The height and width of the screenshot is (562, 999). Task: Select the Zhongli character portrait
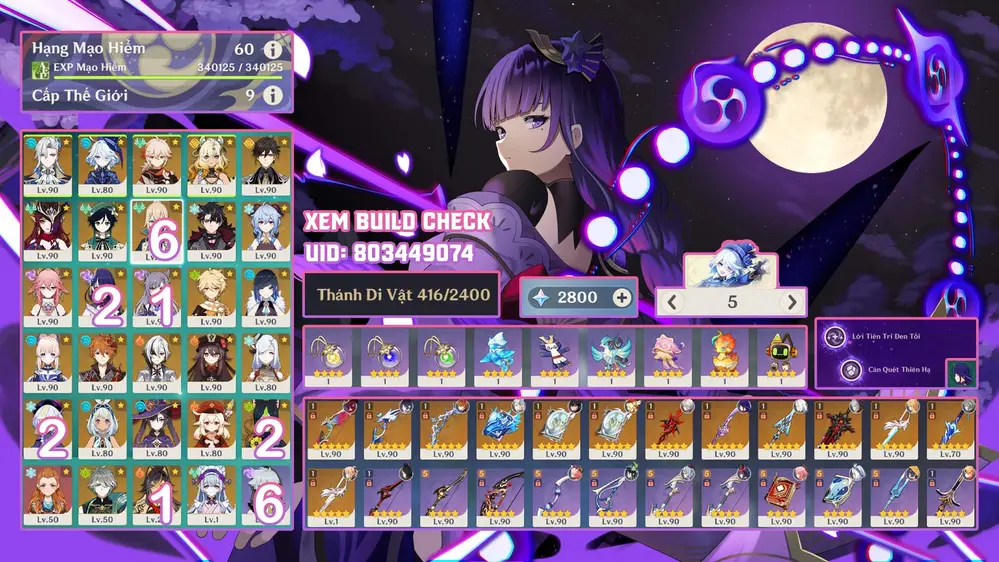pos(265,164)
